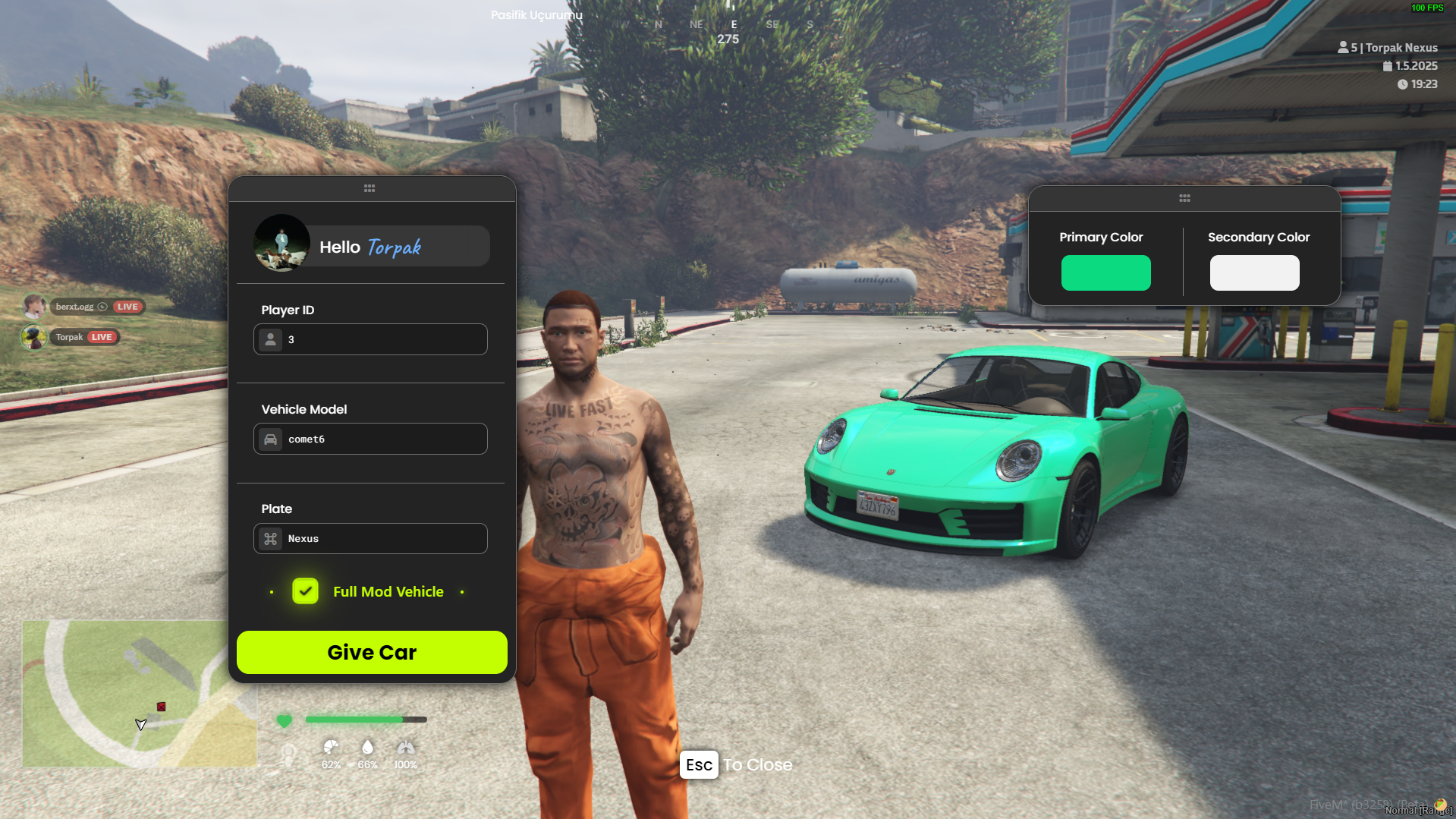Toggle the Full Mod Vehicle checkbox
This screenshot has width=1456, height=819.
pyautogui.click(x=305, y=591)
